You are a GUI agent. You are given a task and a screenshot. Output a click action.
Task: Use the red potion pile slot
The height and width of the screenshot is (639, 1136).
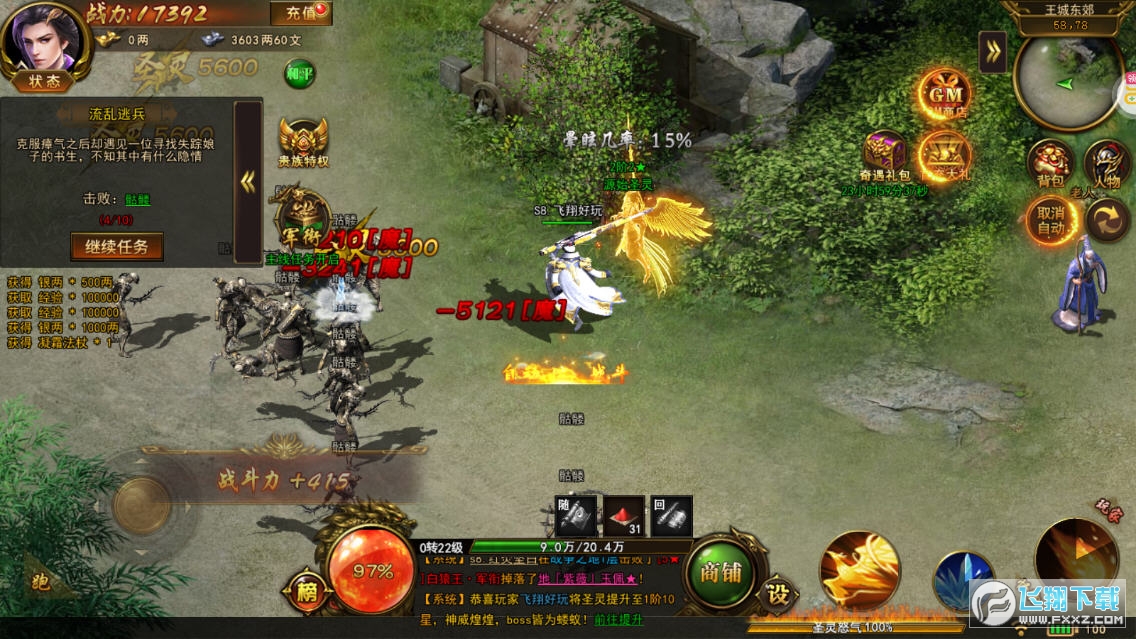coord(622,516)
